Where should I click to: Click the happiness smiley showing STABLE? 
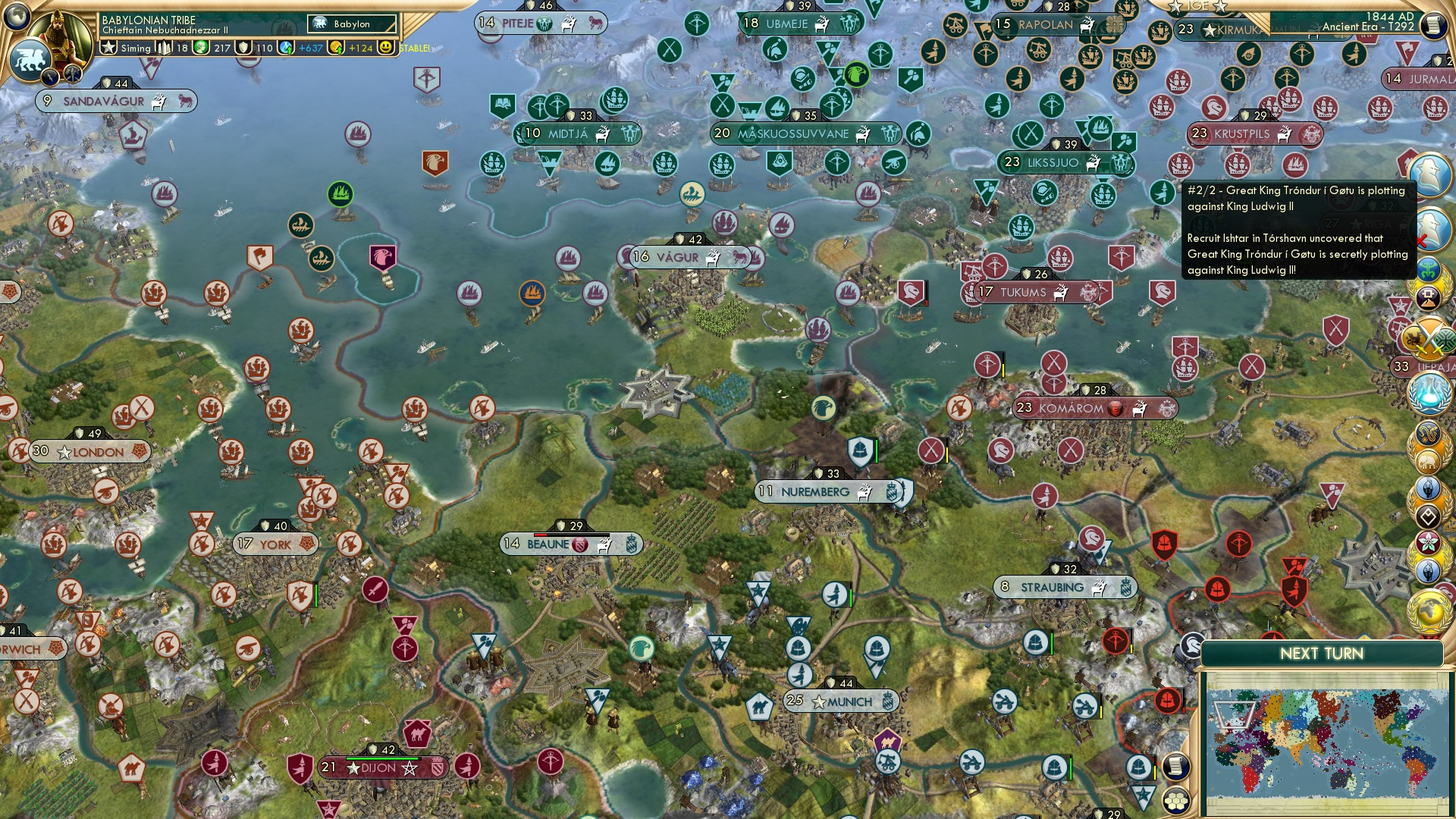(387, 47)
